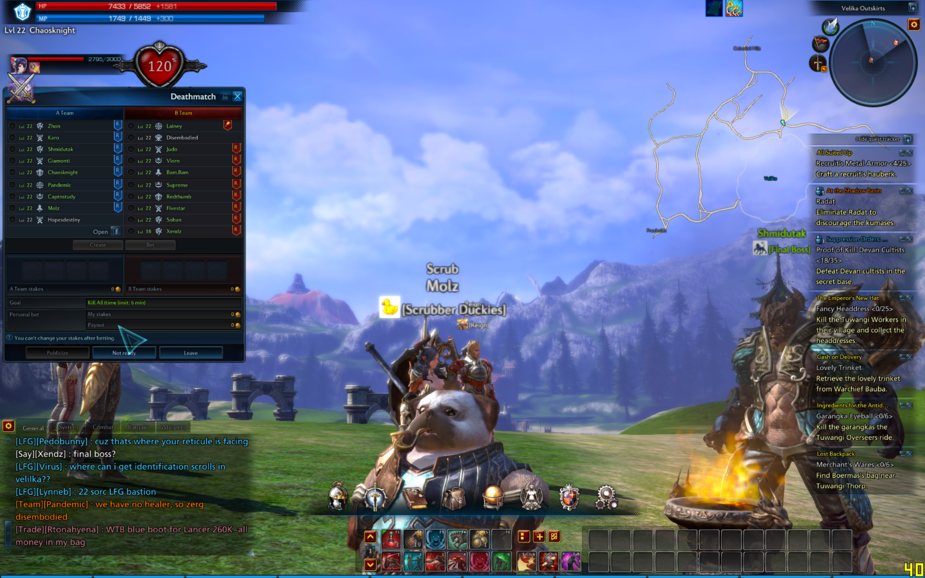Click the hotbar page-up arrow

370,538
